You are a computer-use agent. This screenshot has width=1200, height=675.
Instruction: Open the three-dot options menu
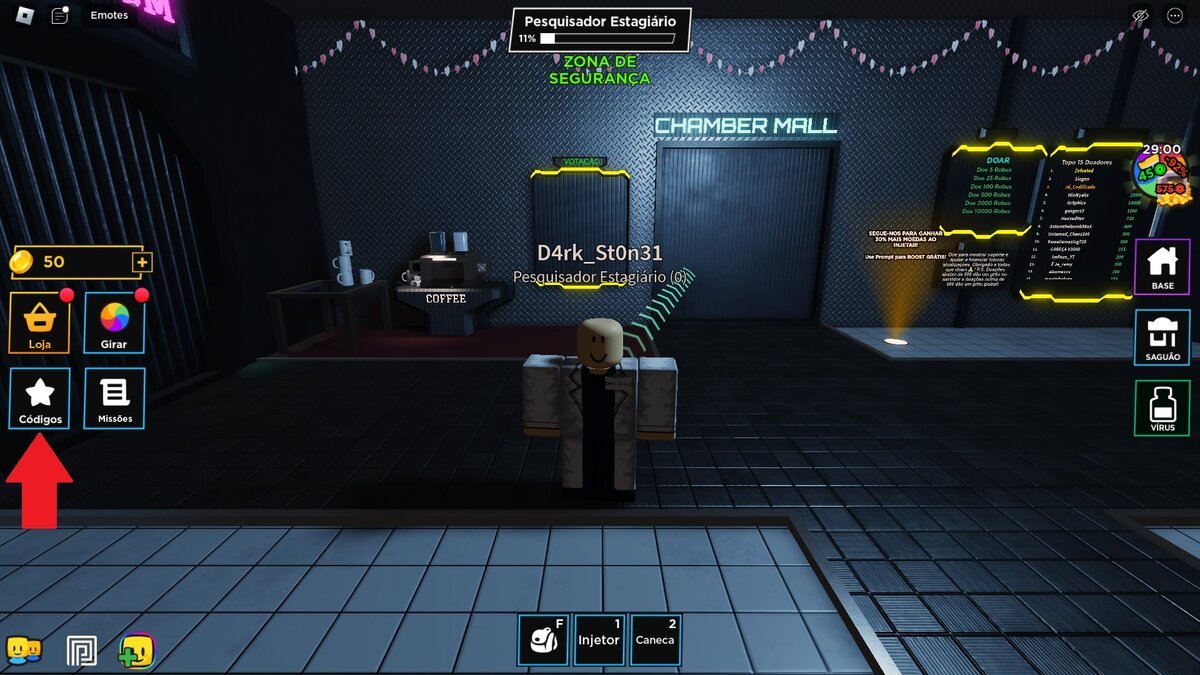(x=1175, y=16)
